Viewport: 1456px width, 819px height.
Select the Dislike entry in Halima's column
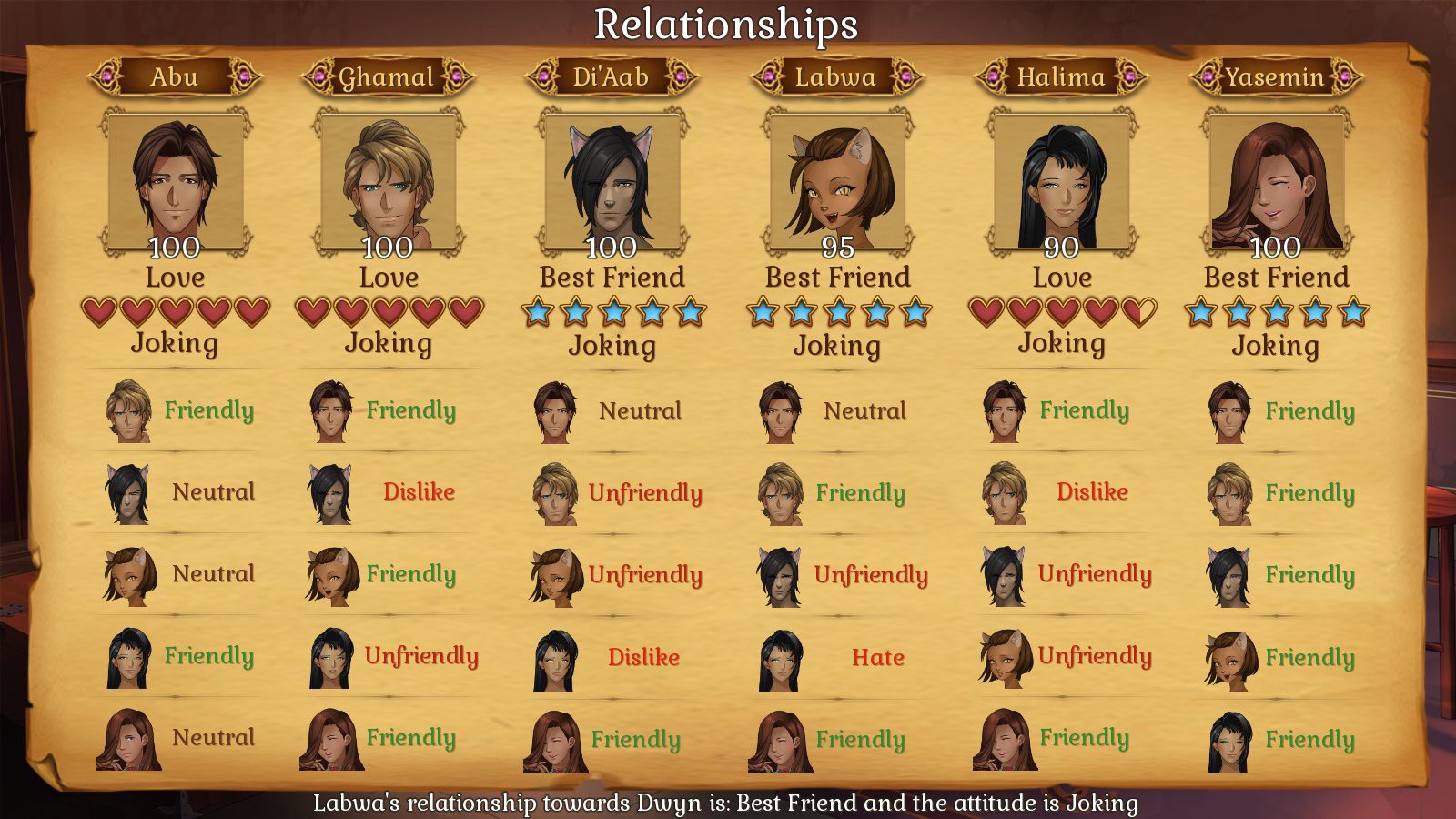tap(1092, 492)
